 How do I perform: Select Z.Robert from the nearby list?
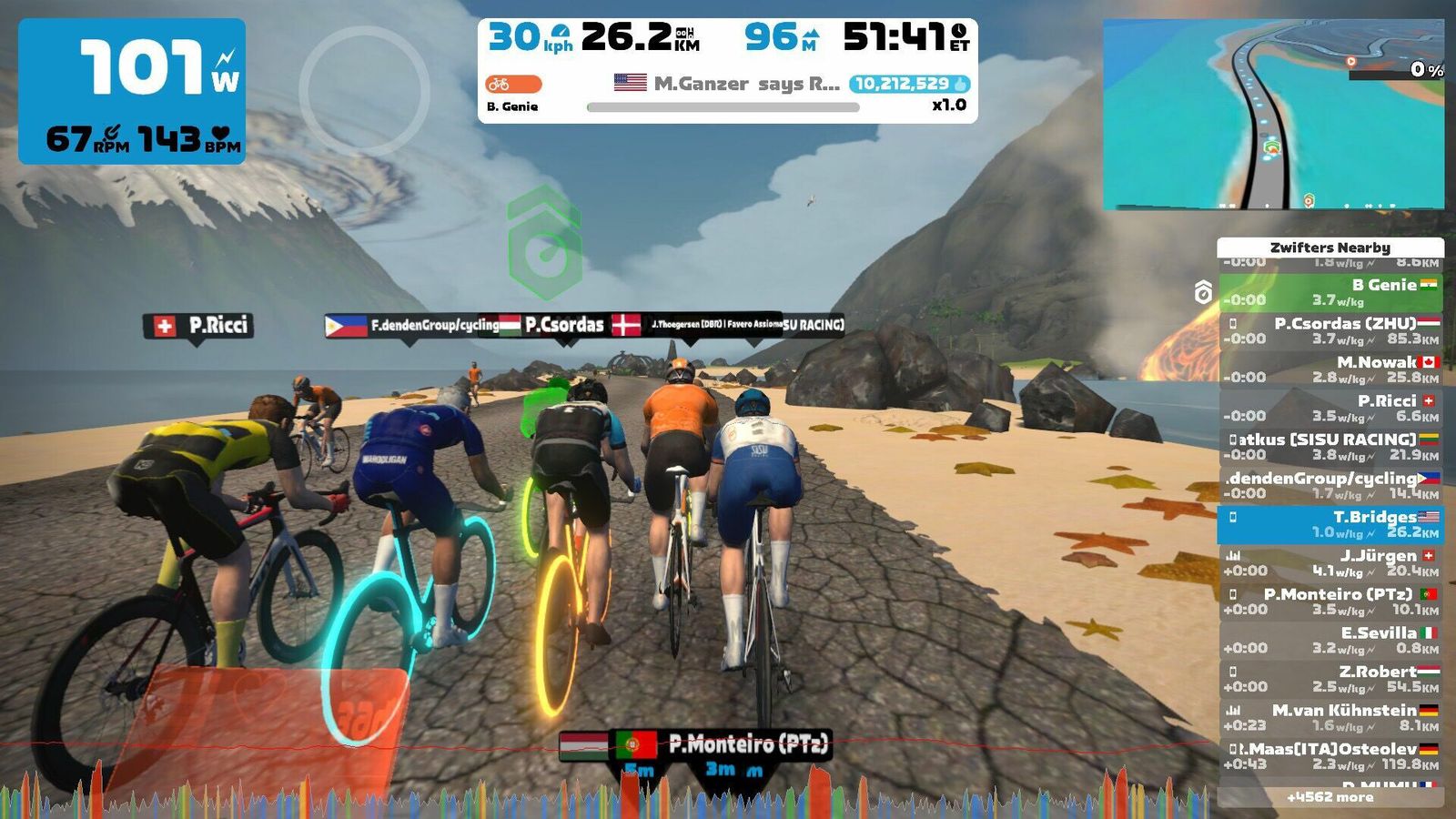point(1330,679)
